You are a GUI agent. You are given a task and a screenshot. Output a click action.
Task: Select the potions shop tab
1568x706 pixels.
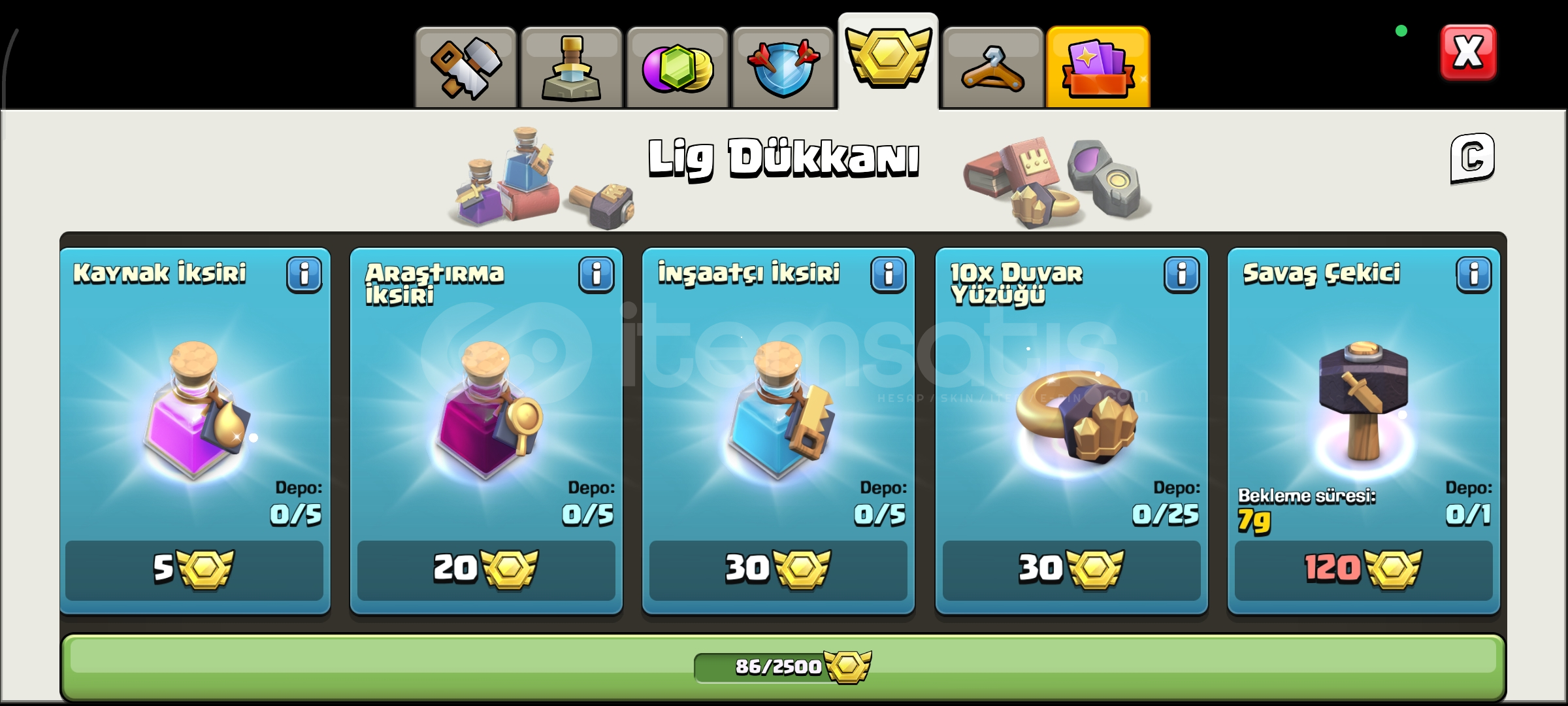[572, 65]
